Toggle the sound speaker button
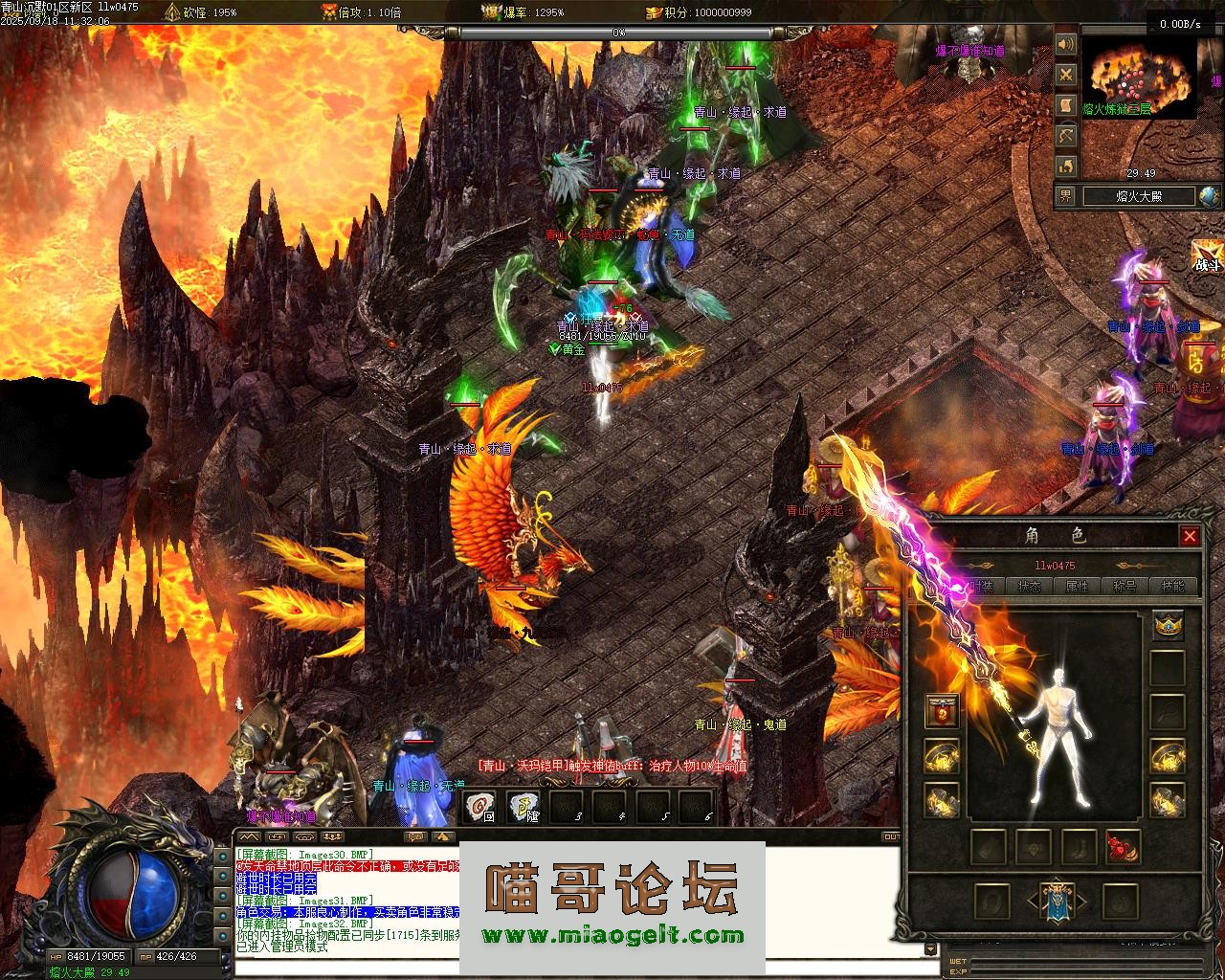Viewport: 1225px width, 980px height. pyautogui.click(x=1066, y=45)
